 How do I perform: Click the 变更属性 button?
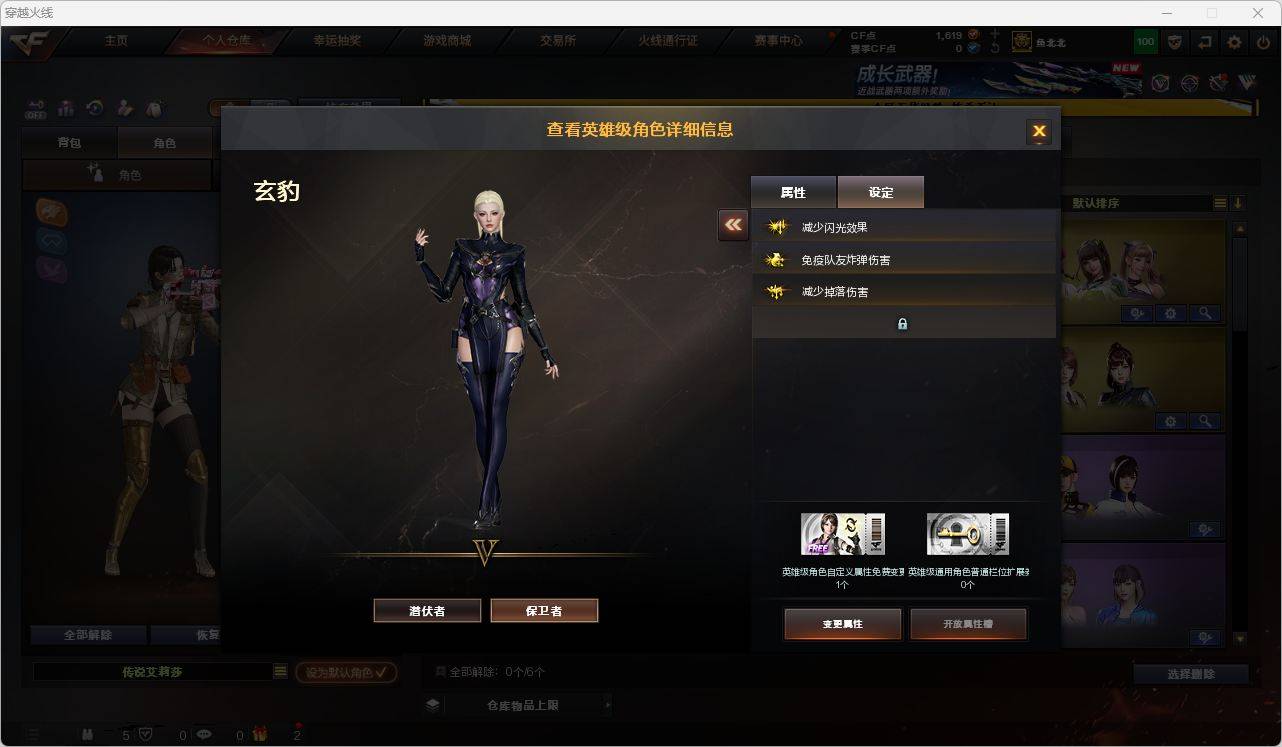843,622
